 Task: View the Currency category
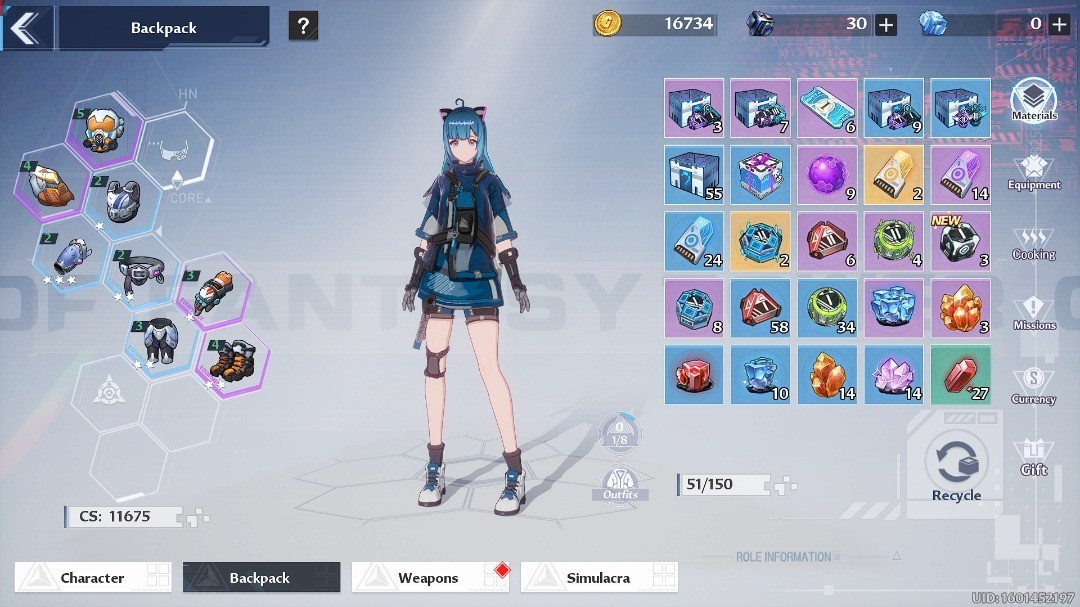1033,386
